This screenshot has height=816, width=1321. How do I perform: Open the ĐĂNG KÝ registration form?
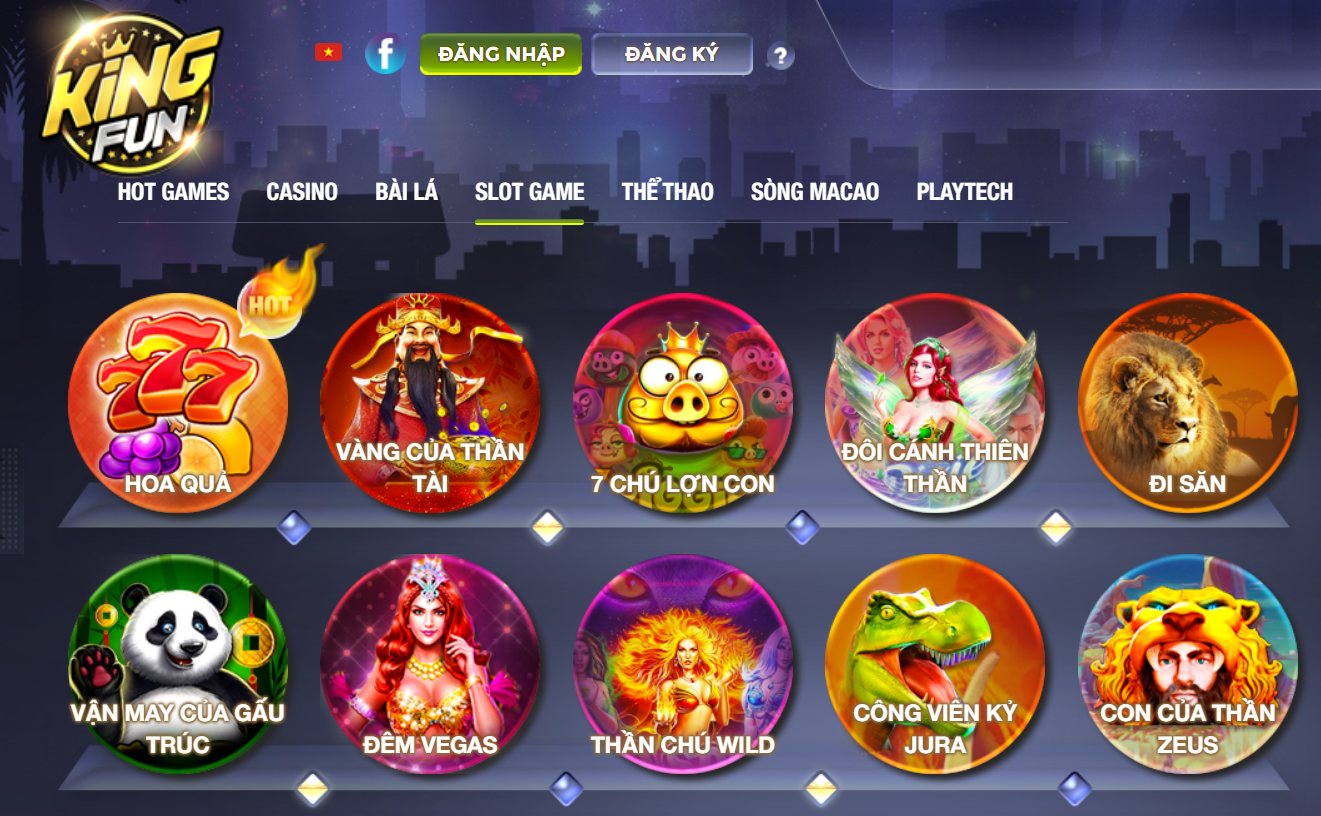[671, 54]
